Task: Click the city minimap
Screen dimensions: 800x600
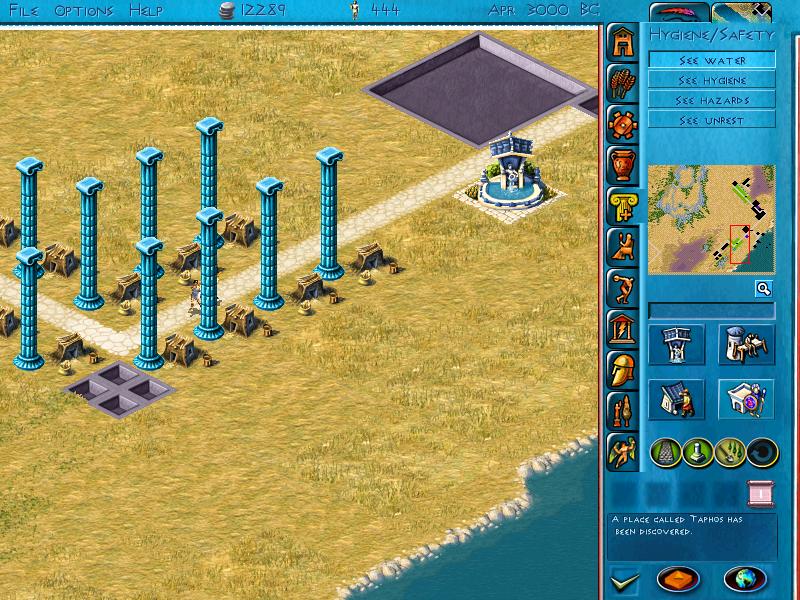Action: [711, 219]
